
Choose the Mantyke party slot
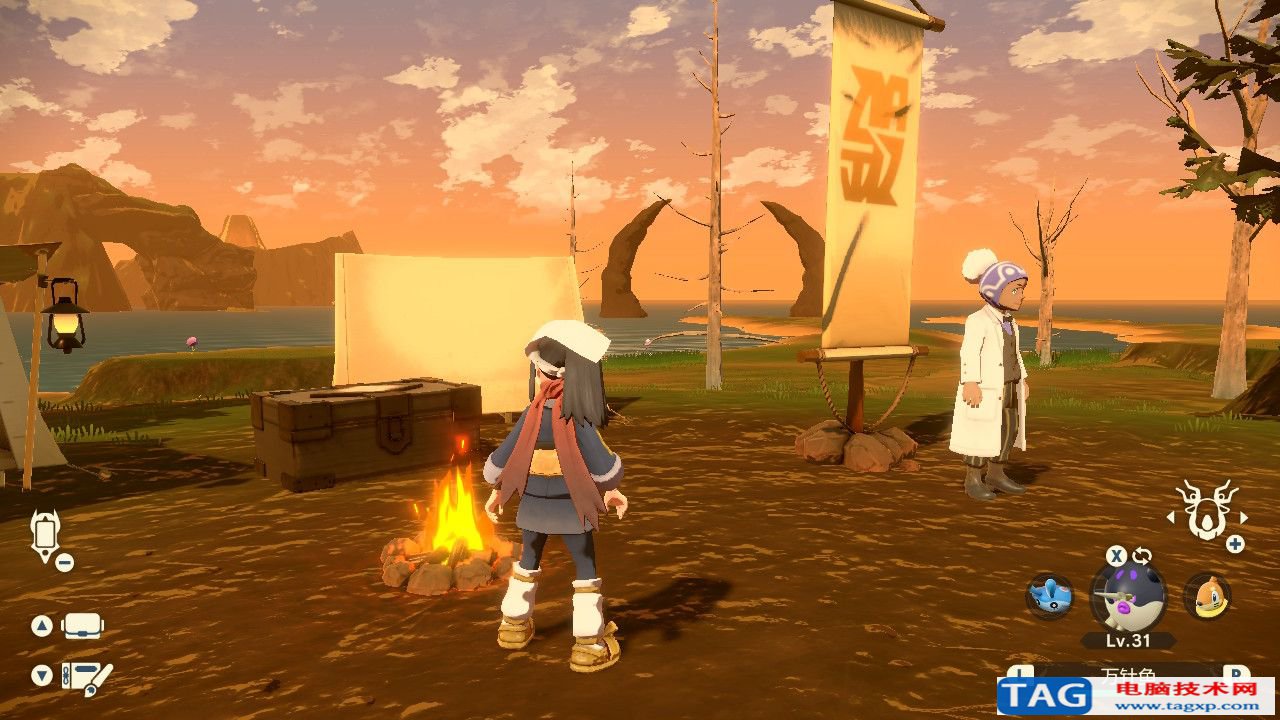click(1049, 596)
